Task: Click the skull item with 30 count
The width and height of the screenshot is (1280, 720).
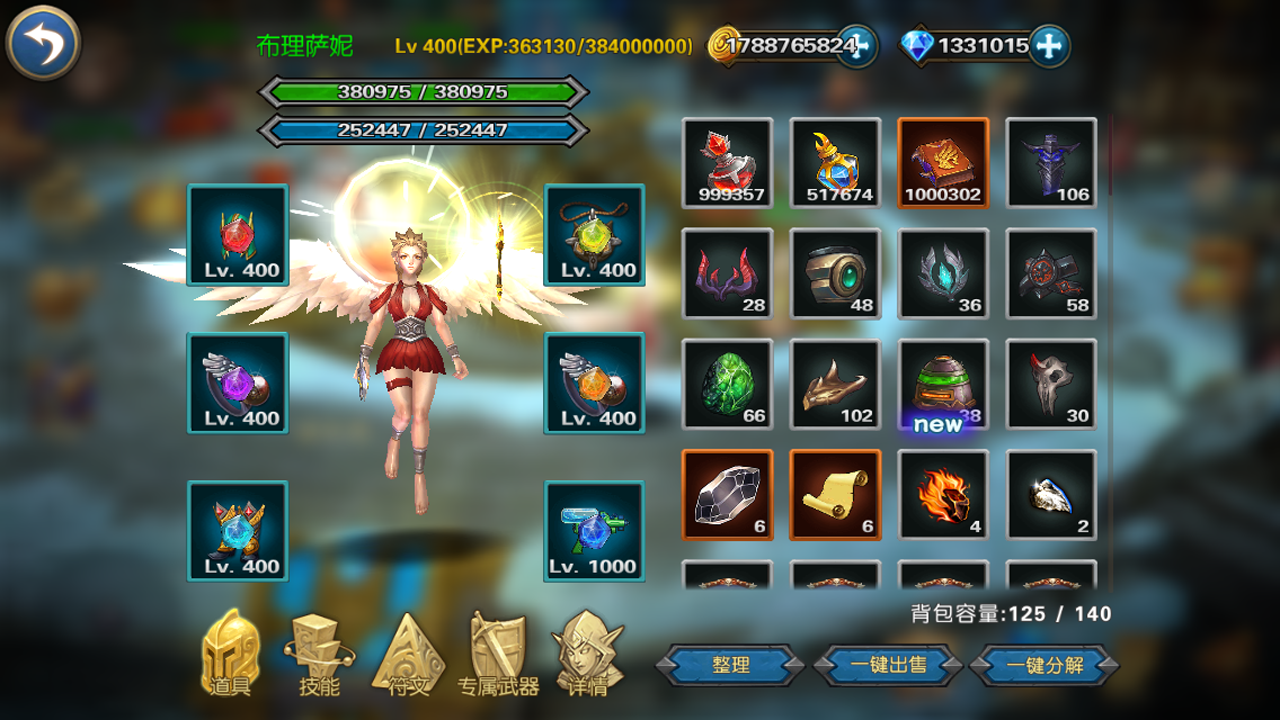Action: click(x=1052, y=384)
